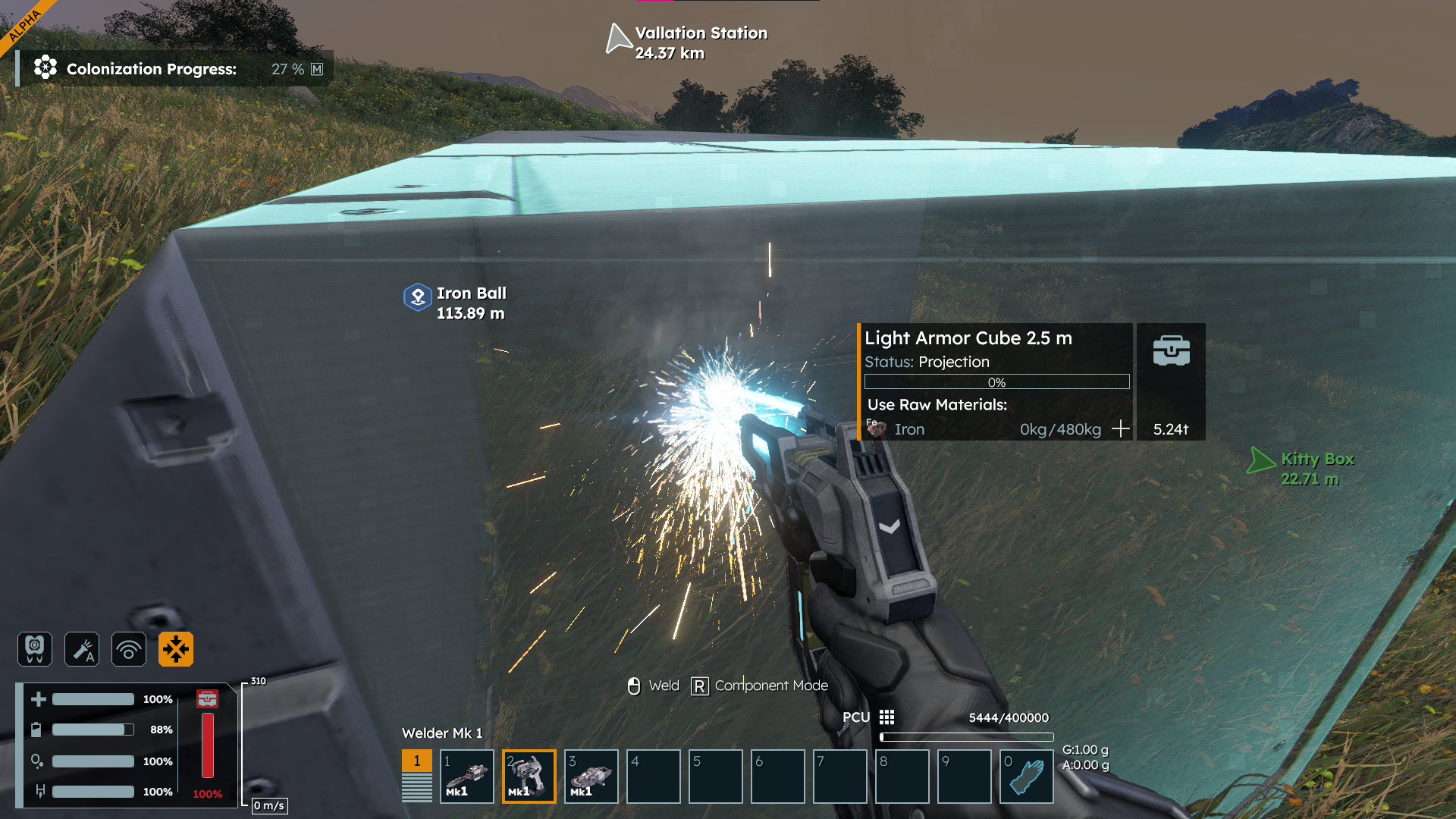The height and width of the screenshot is (819, 1456).
Task: Toggle the jetpack status icon
Action: pyautogui.click(x=35, y=649)
